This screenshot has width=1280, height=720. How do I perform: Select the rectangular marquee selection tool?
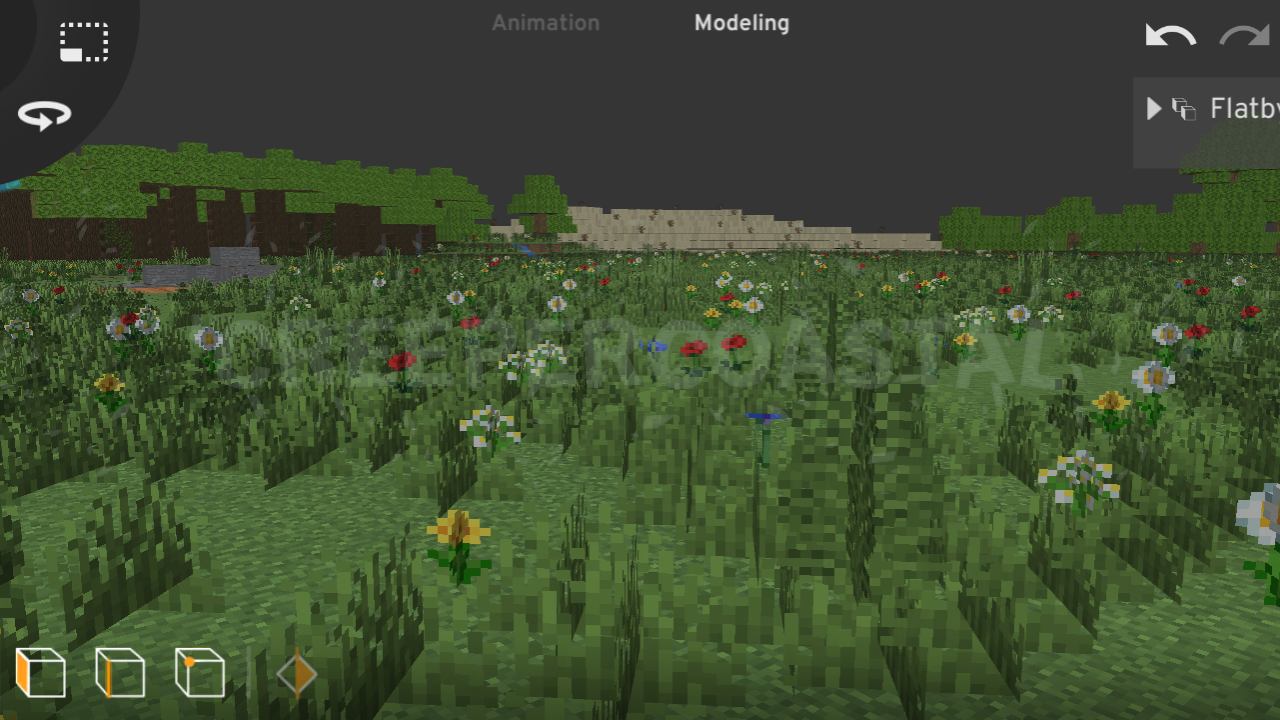point(84,42)
